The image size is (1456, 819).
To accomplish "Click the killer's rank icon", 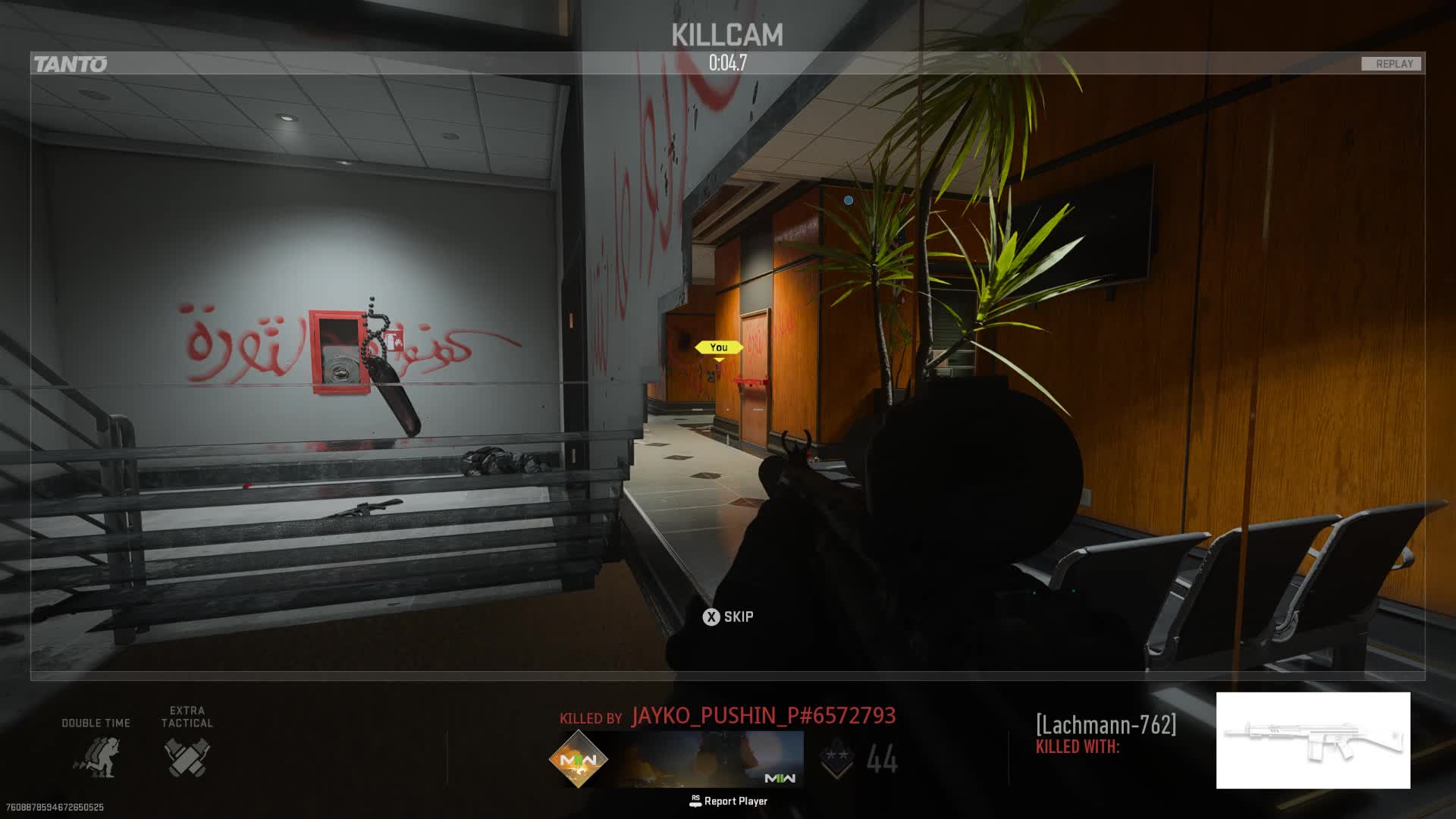I will [x=837, y=758].
